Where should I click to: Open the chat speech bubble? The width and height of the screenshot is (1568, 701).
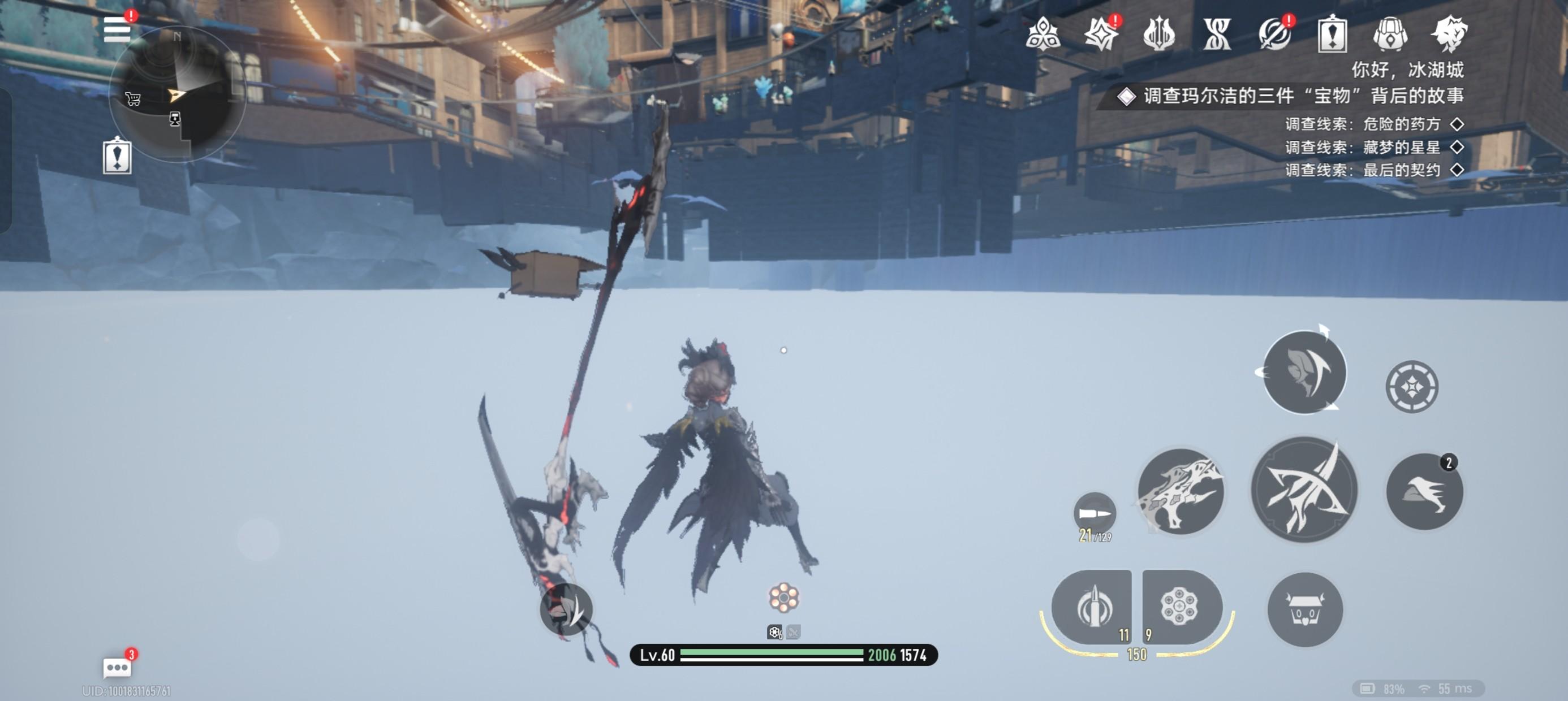(x=117, y=668)
